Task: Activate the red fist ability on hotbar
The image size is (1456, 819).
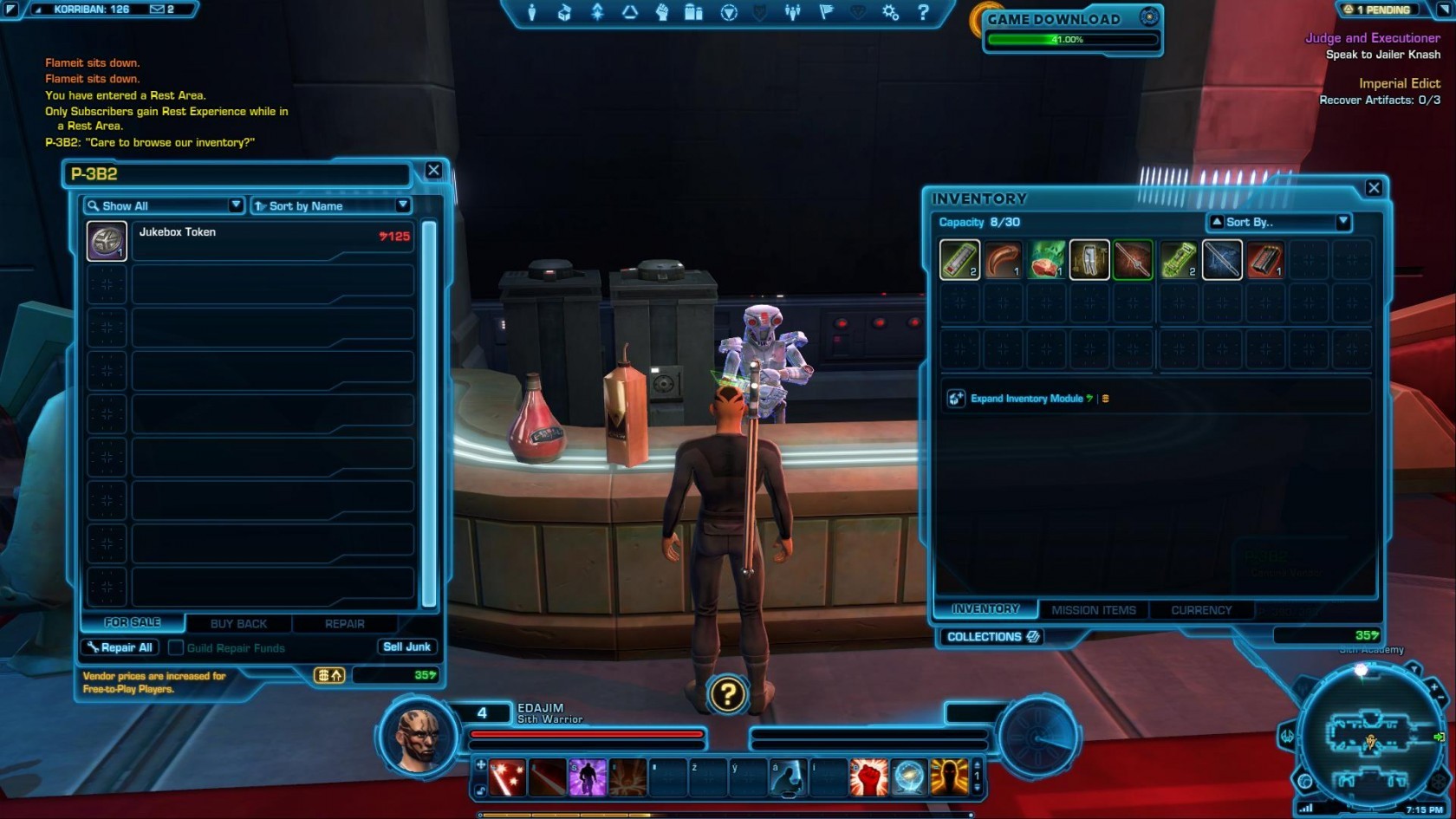Action: [x=868, y=777]
